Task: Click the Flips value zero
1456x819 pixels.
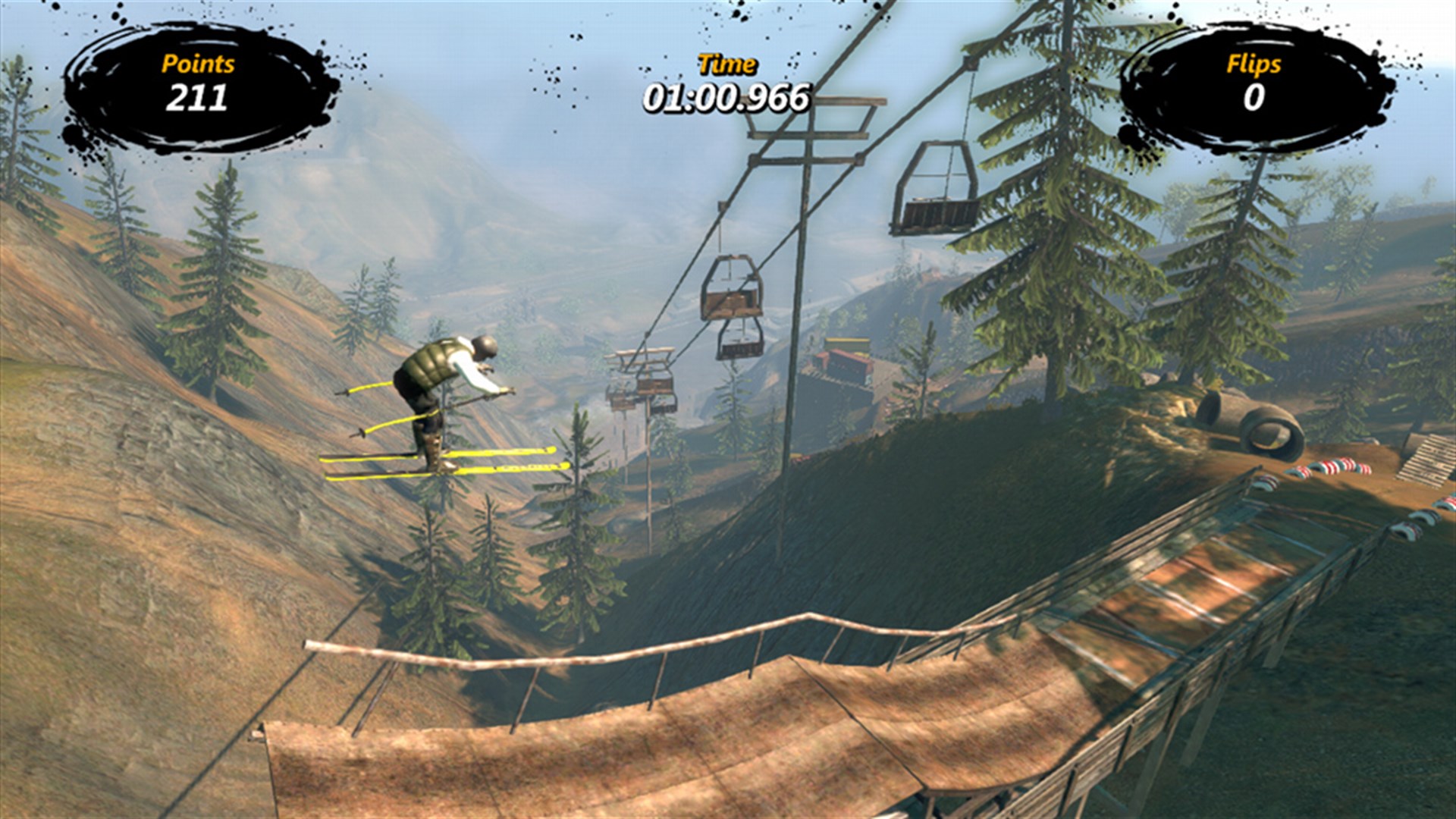Action: click(x=1253, y=99)
